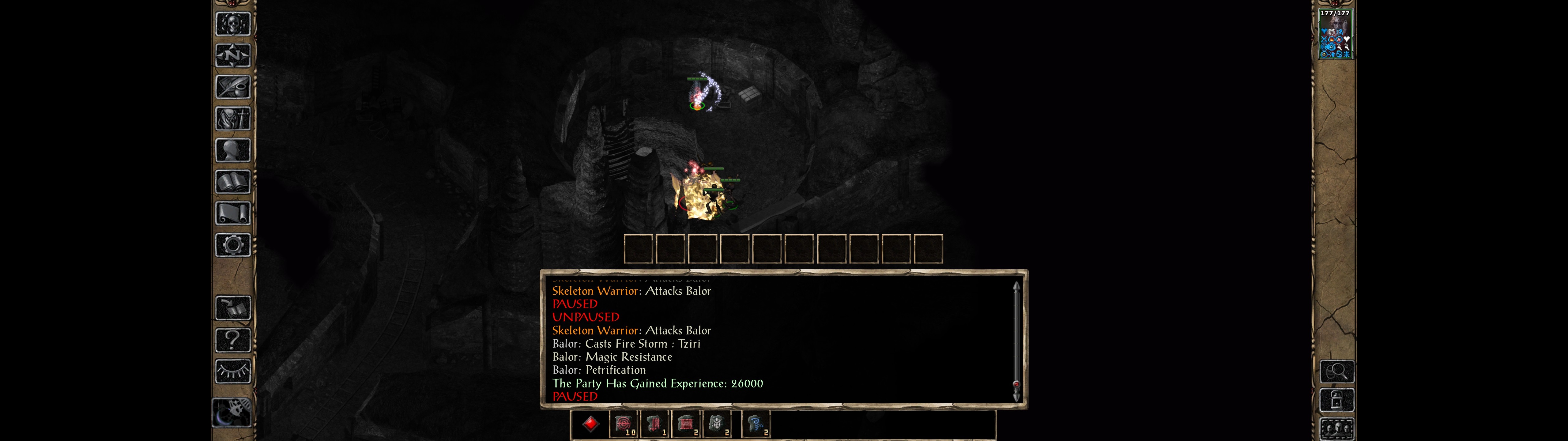The image size is (1568, 441).
Task: Open help with the question mark button
Action: (233, 339)
